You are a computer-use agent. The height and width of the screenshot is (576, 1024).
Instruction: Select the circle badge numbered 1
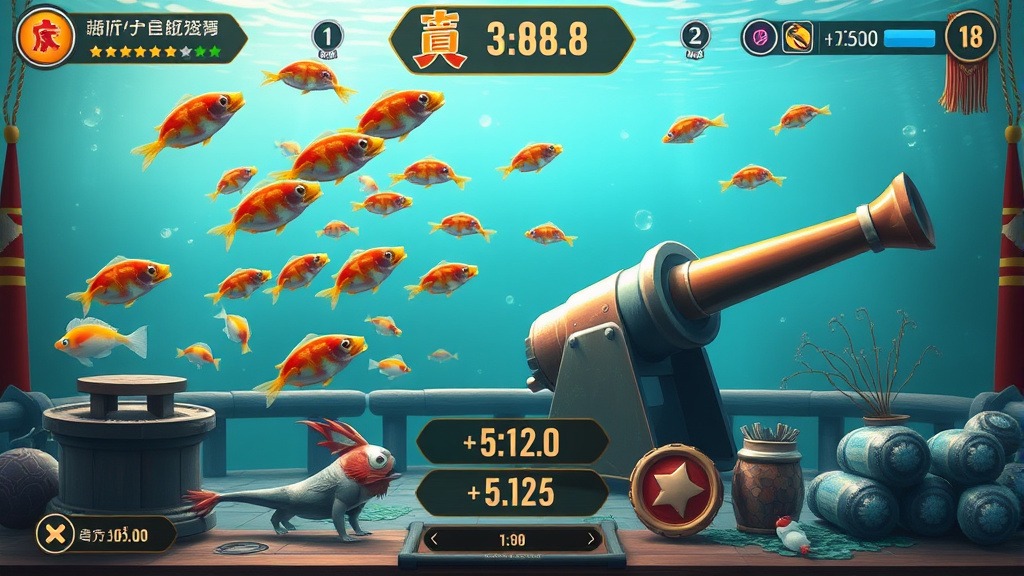click(x=328, y=37)
